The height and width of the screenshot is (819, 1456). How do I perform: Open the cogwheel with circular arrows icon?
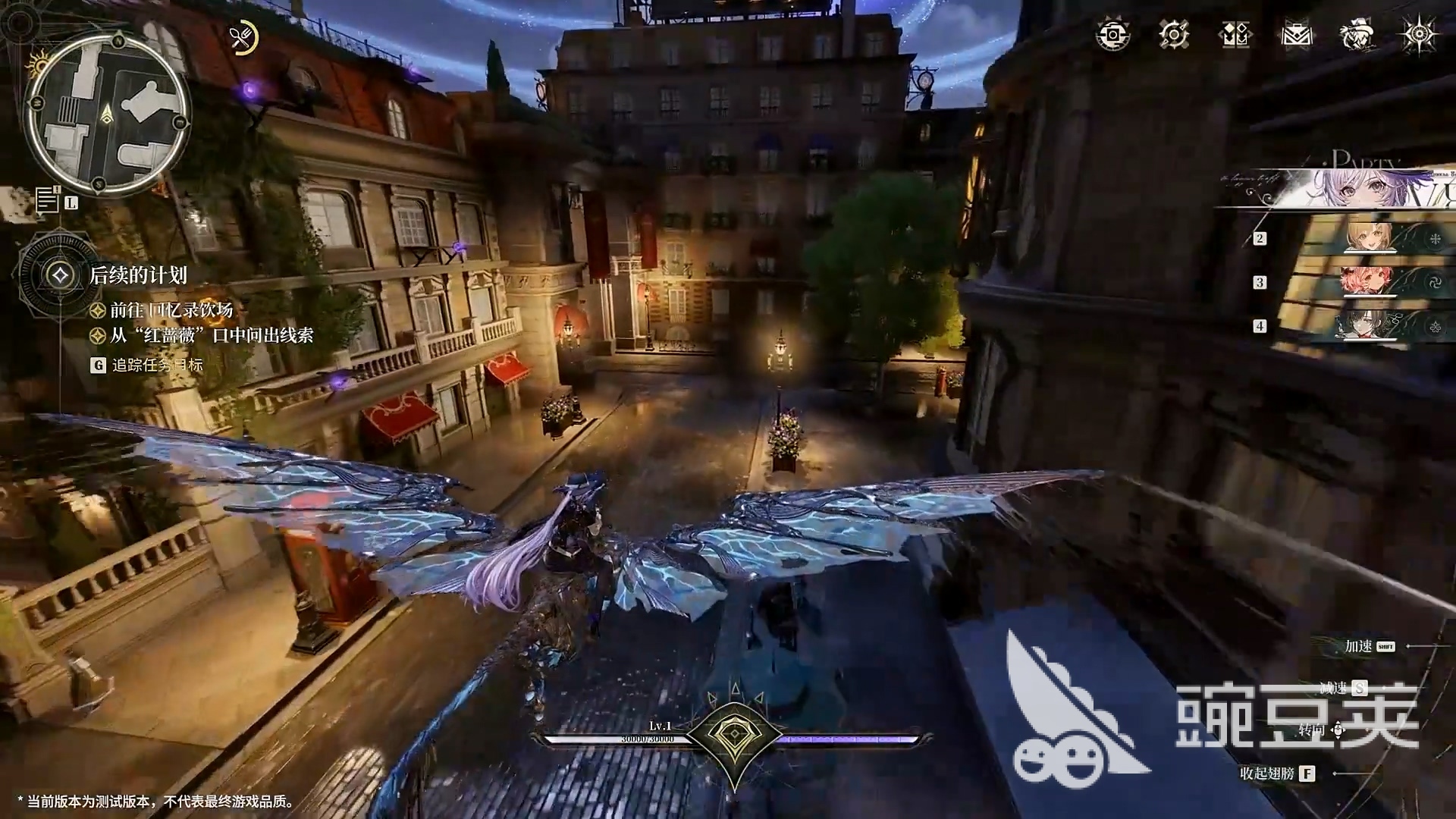point(1174,35)
